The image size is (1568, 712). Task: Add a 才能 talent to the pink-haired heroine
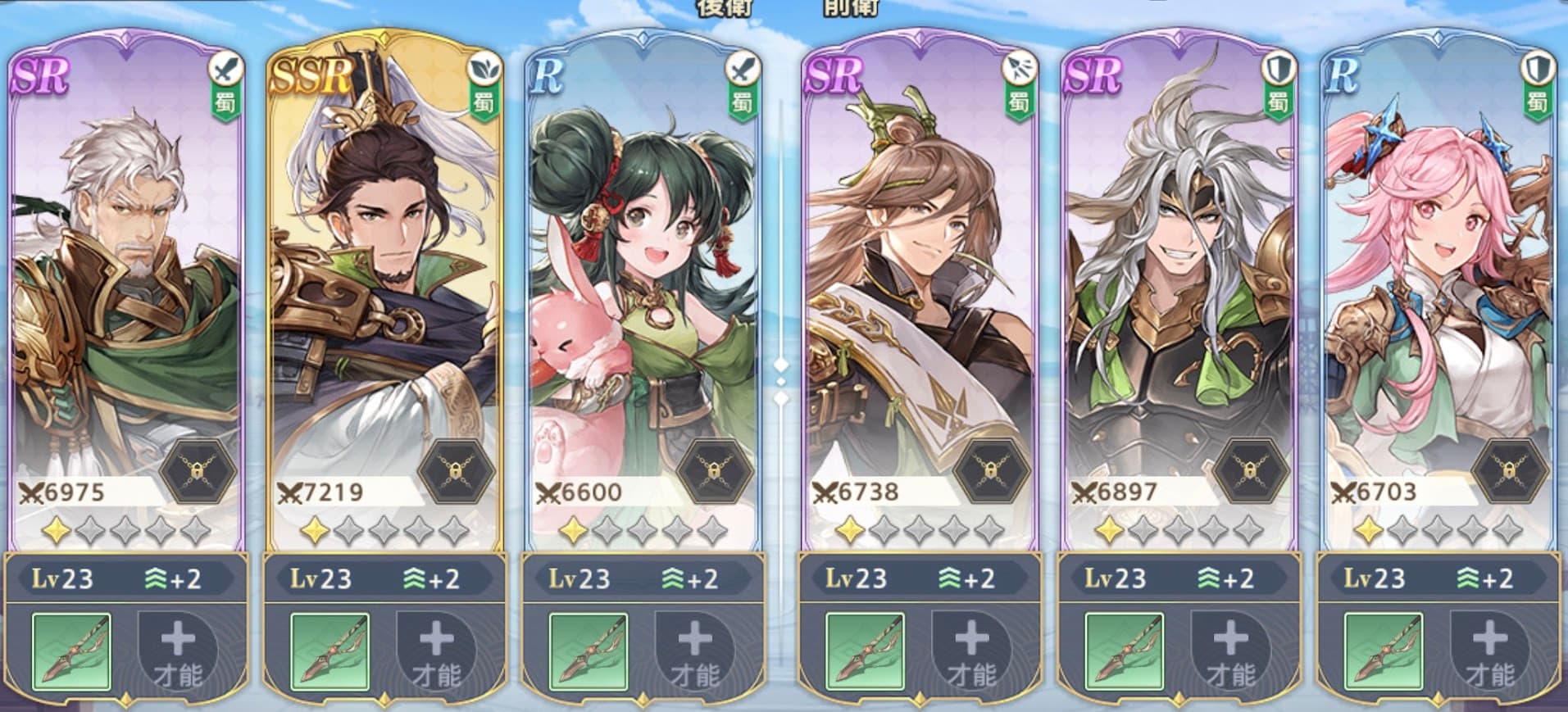pyautogui.click(x=1489, y=651)
